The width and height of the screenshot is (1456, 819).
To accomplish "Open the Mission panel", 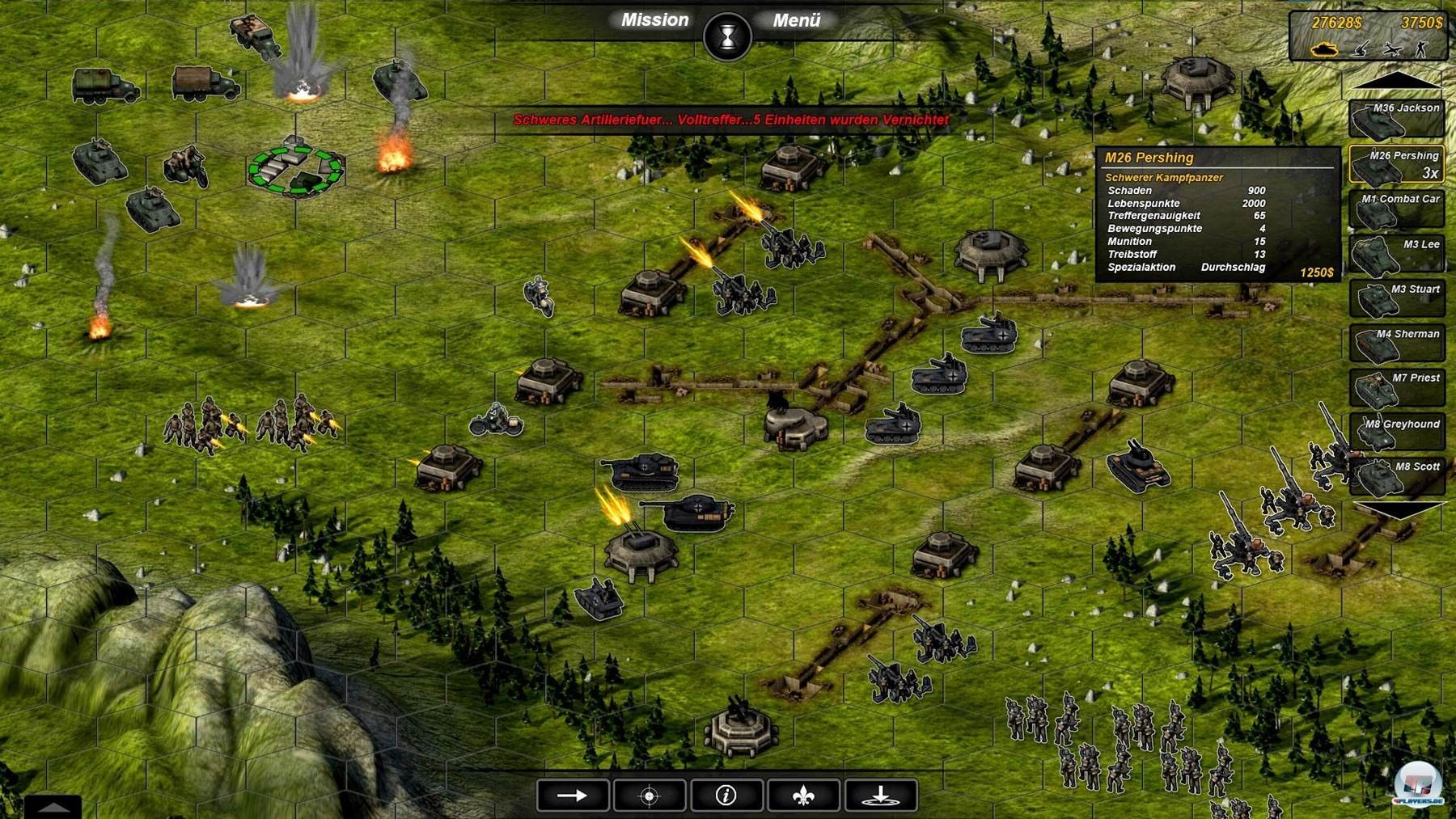I will [654, 20].
